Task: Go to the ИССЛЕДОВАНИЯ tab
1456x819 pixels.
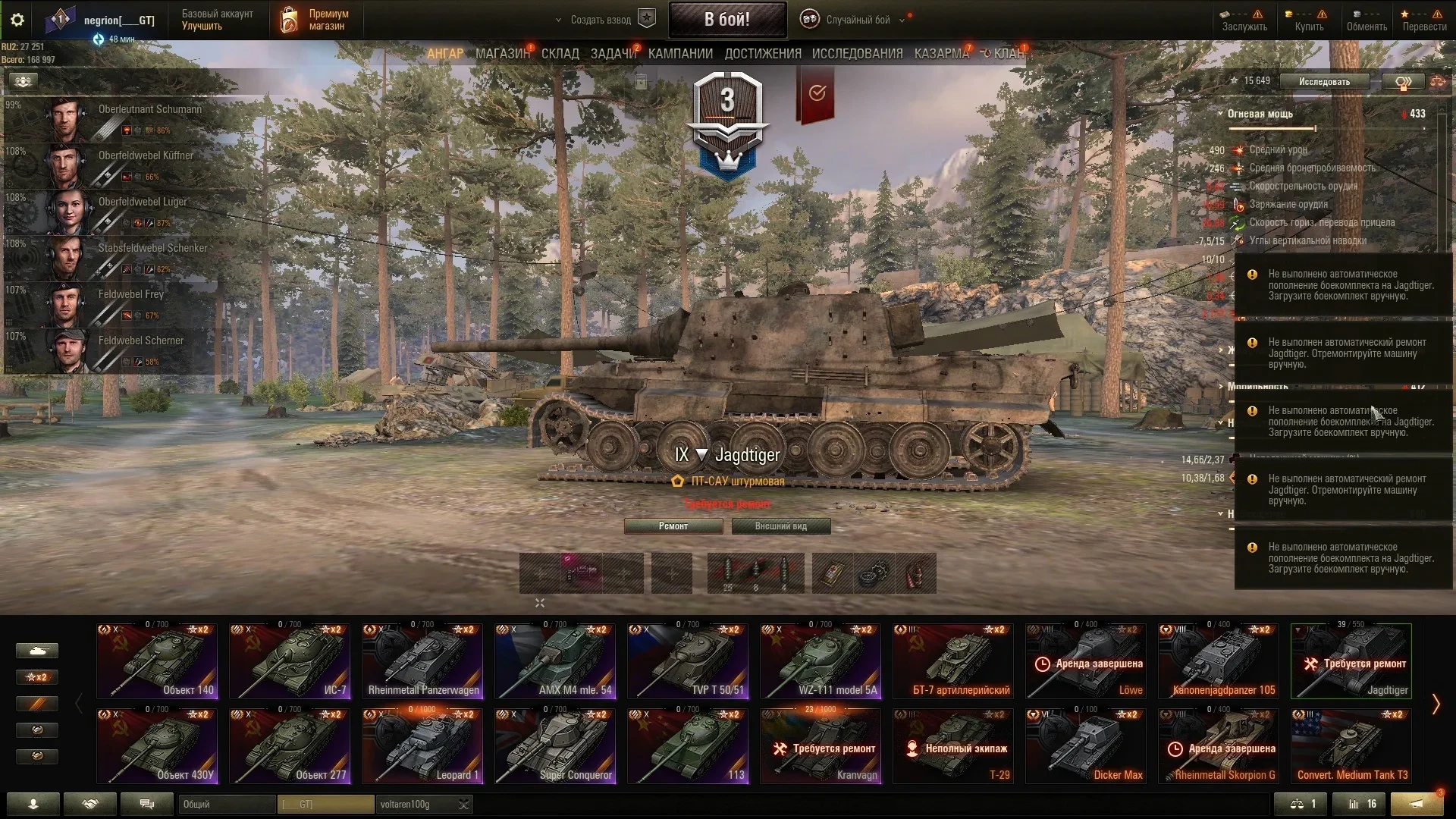Action: click(x=857, y=54)
